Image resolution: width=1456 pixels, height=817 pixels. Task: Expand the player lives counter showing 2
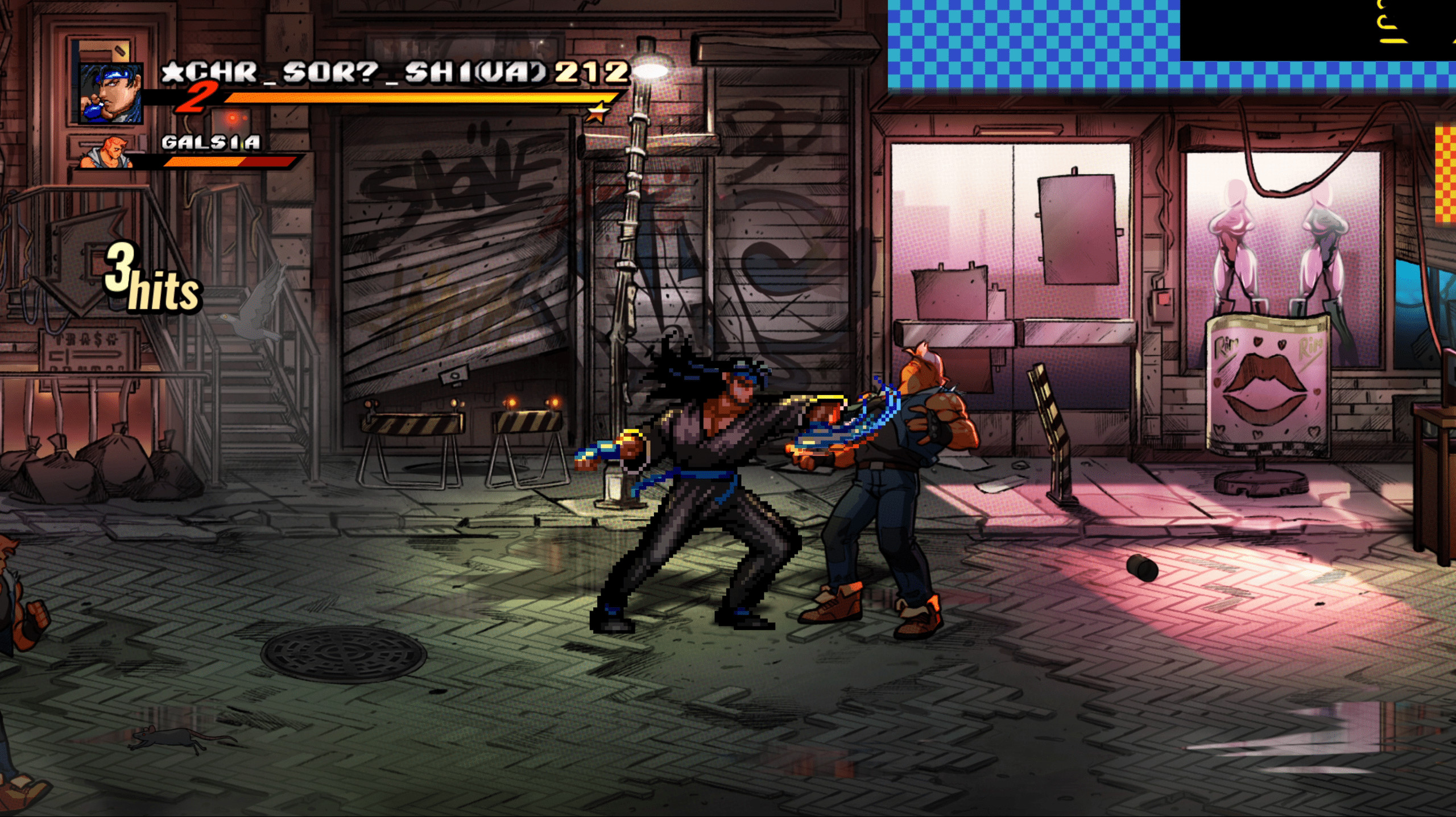(197, 98)
